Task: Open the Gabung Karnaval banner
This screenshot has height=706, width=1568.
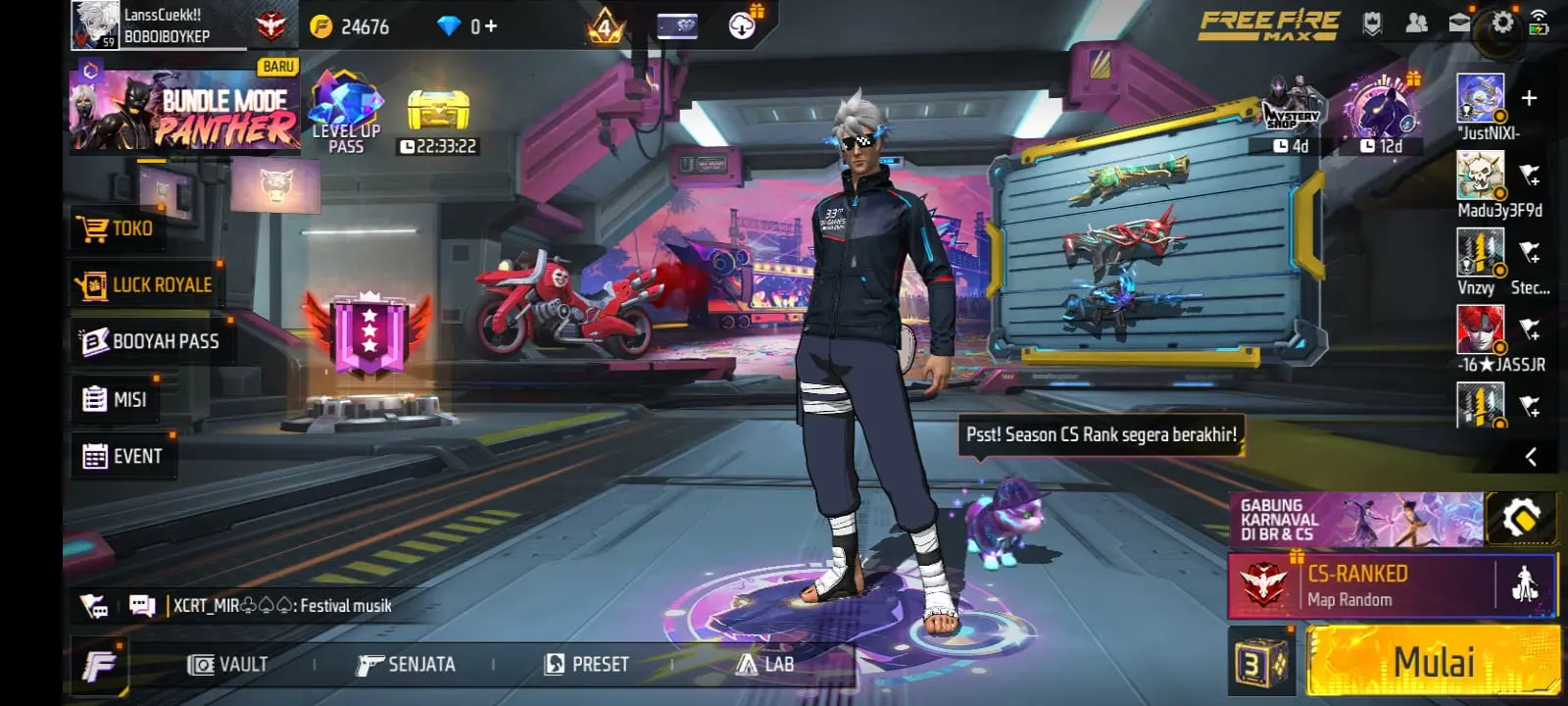Action: 1355,520
